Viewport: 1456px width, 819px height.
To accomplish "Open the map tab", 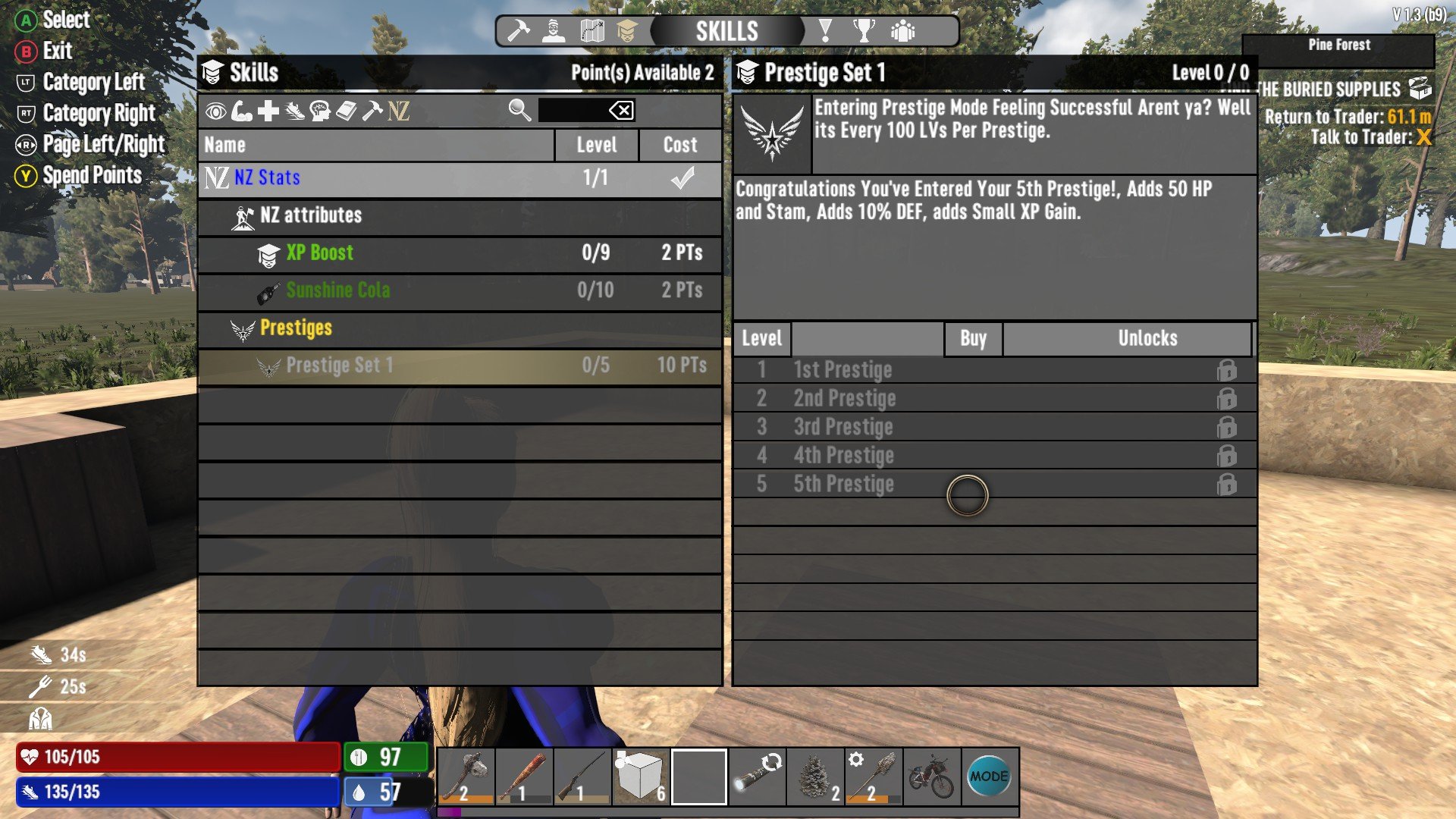I will click(591, 31).
